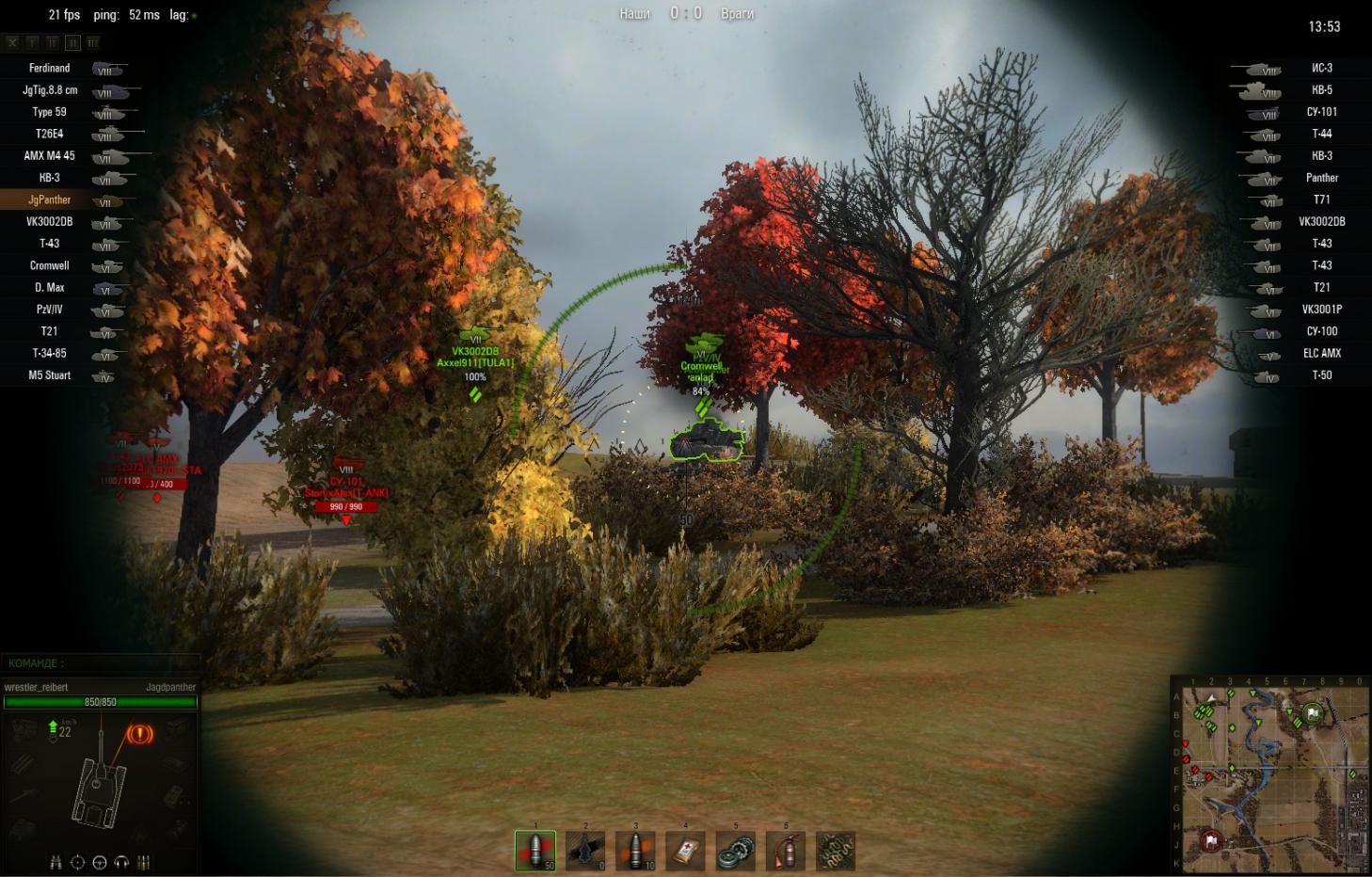The height and width of the screenshot is (877, 1372).
Task: Hide the player list with the X button
Action: click(12, 42)
